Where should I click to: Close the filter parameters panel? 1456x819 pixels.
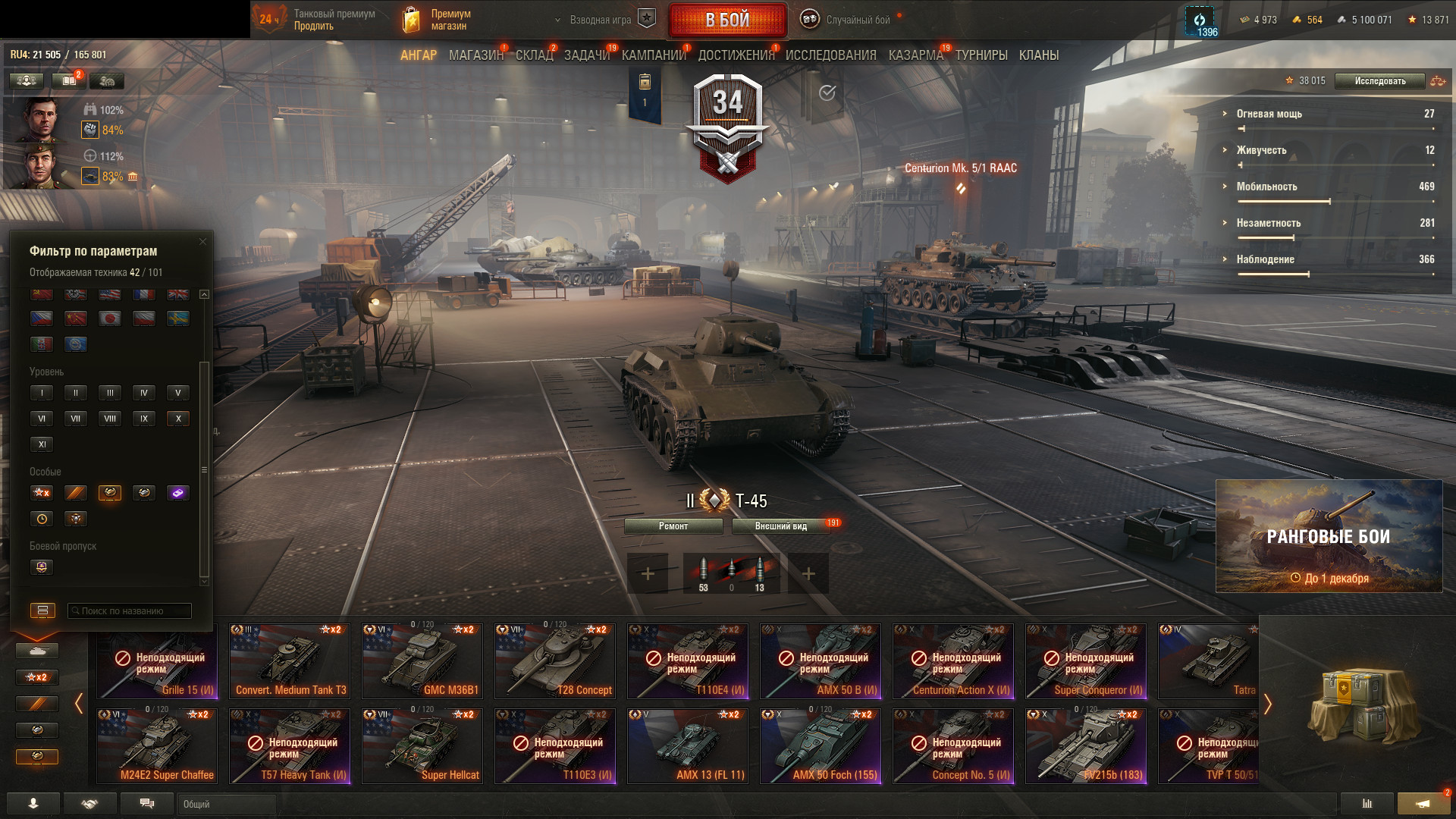pyautogui.click(x=202, y=242)
